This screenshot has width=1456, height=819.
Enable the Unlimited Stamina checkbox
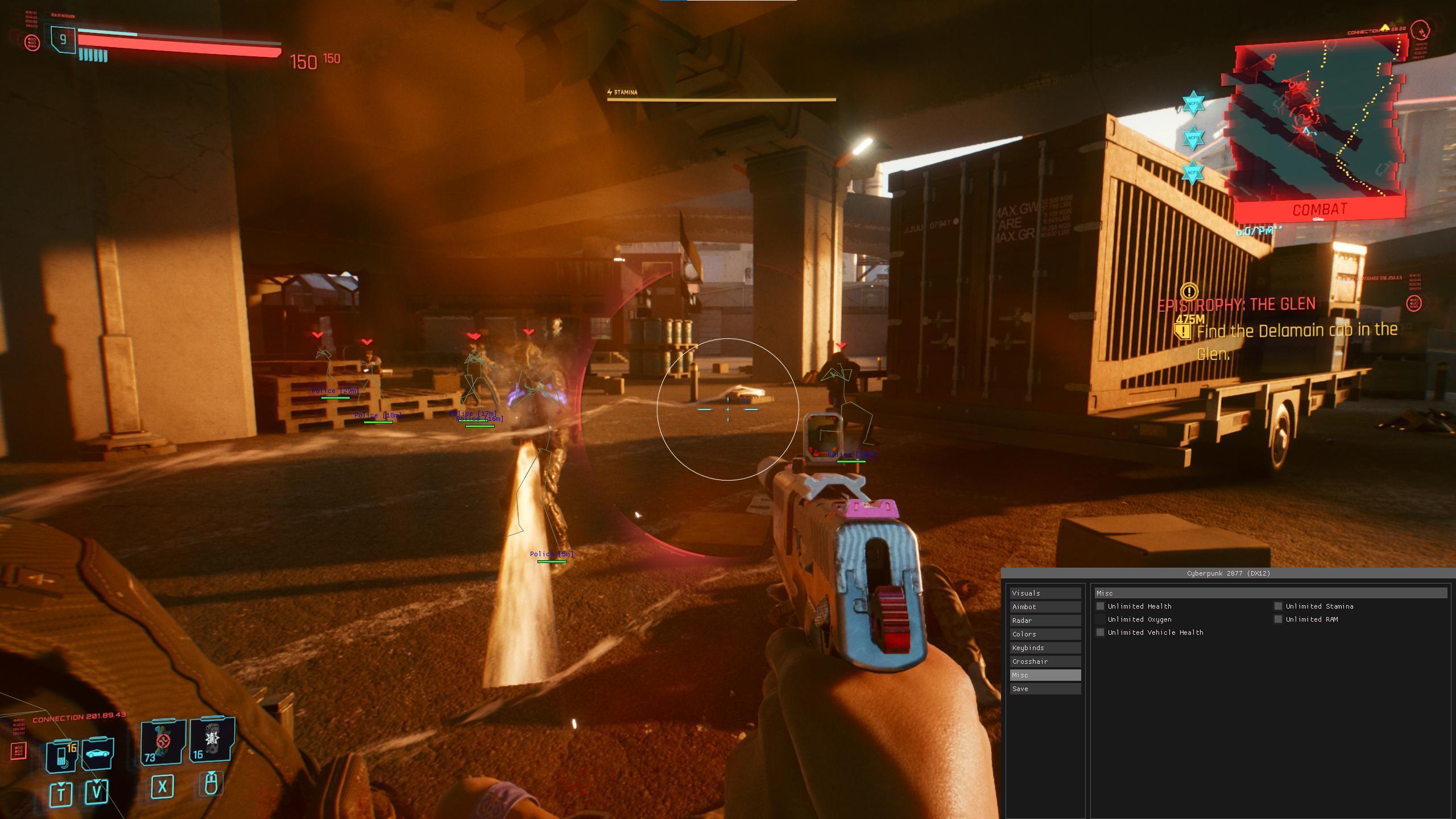click(x=1279, y=606)
